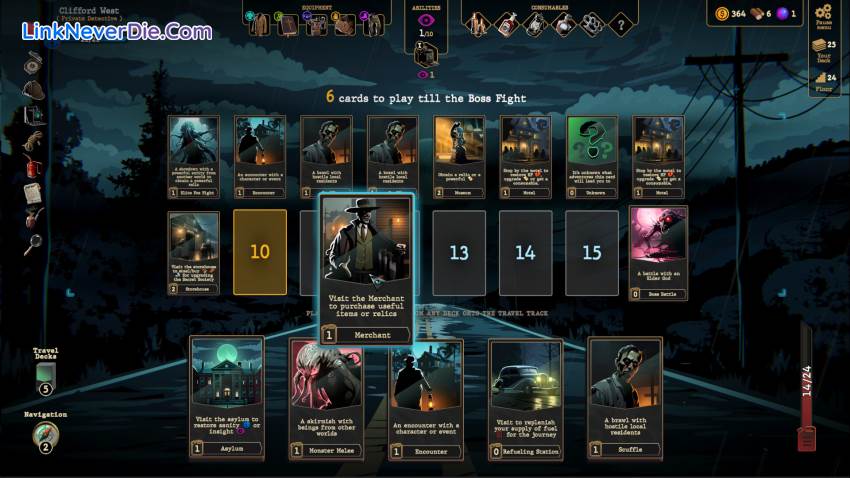Click travel track slot 13

(459, 252)
